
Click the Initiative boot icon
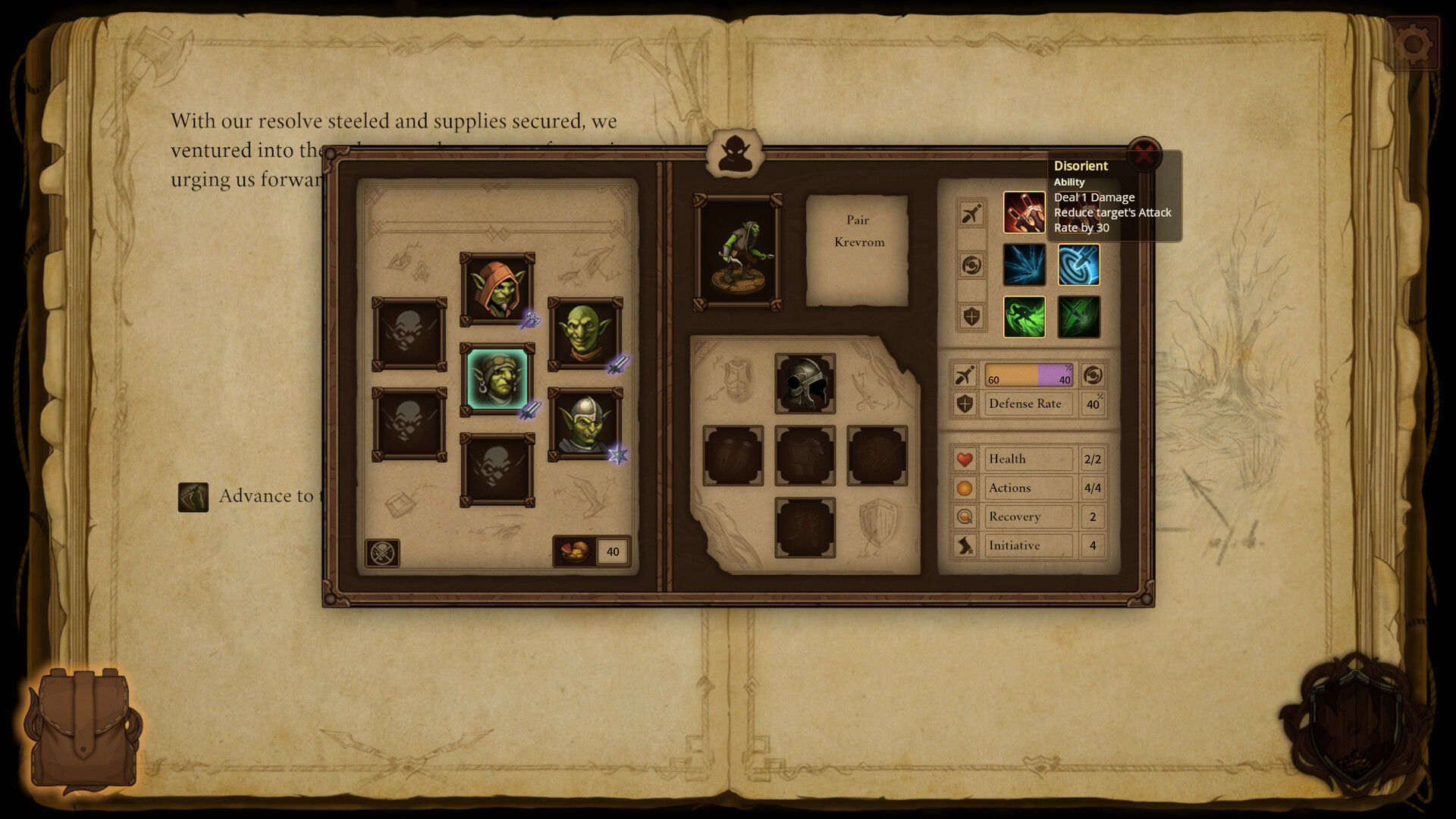(x=964, y=544)
